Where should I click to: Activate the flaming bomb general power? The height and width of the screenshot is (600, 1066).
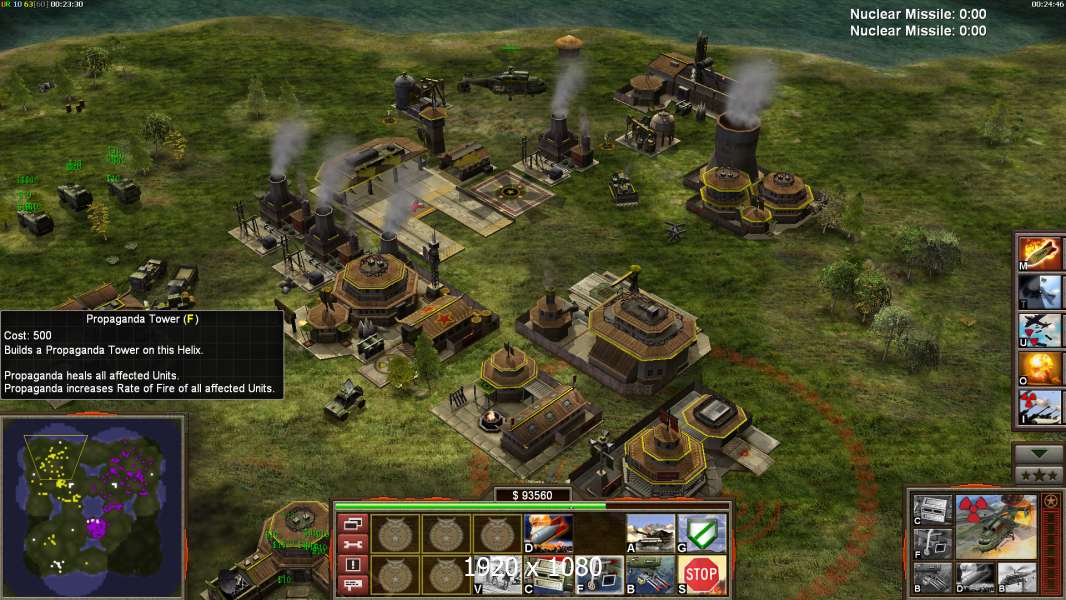pos(1040,251)
